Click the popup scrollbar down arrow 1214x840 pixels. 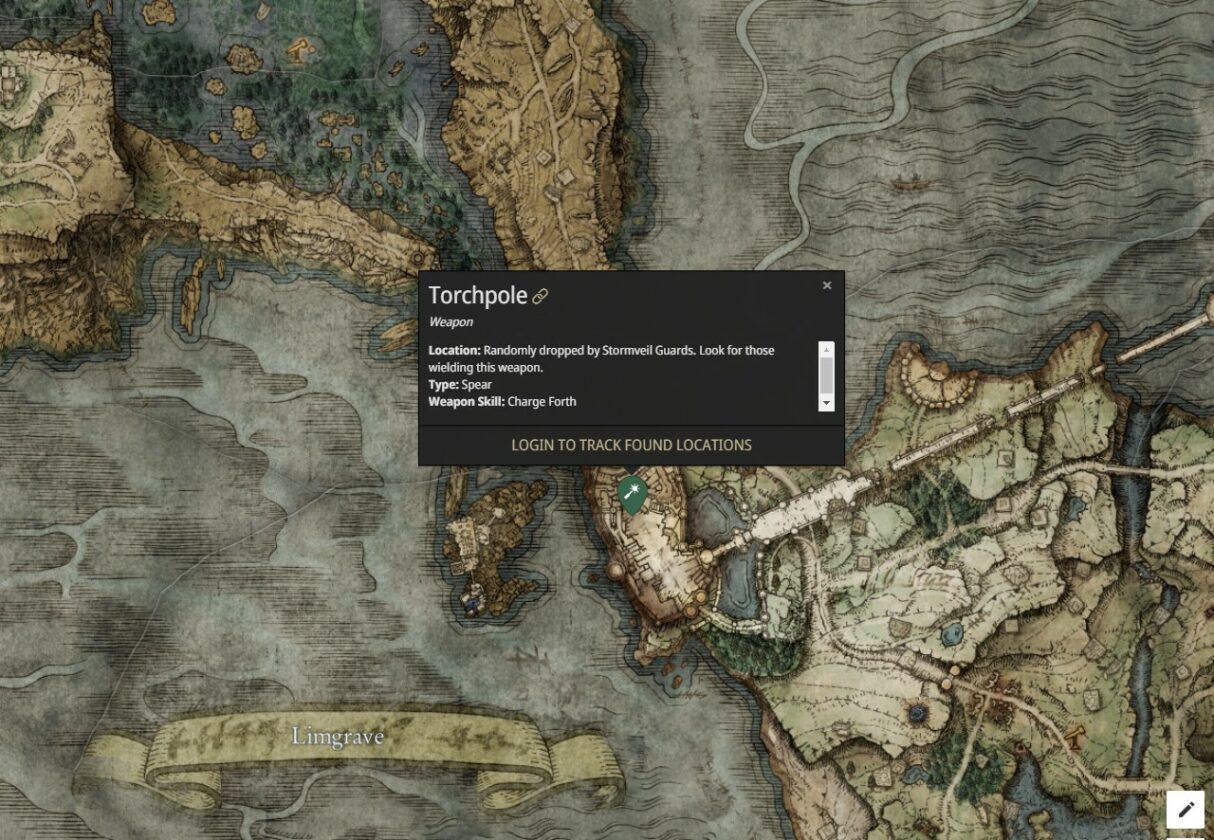(826, 403)
